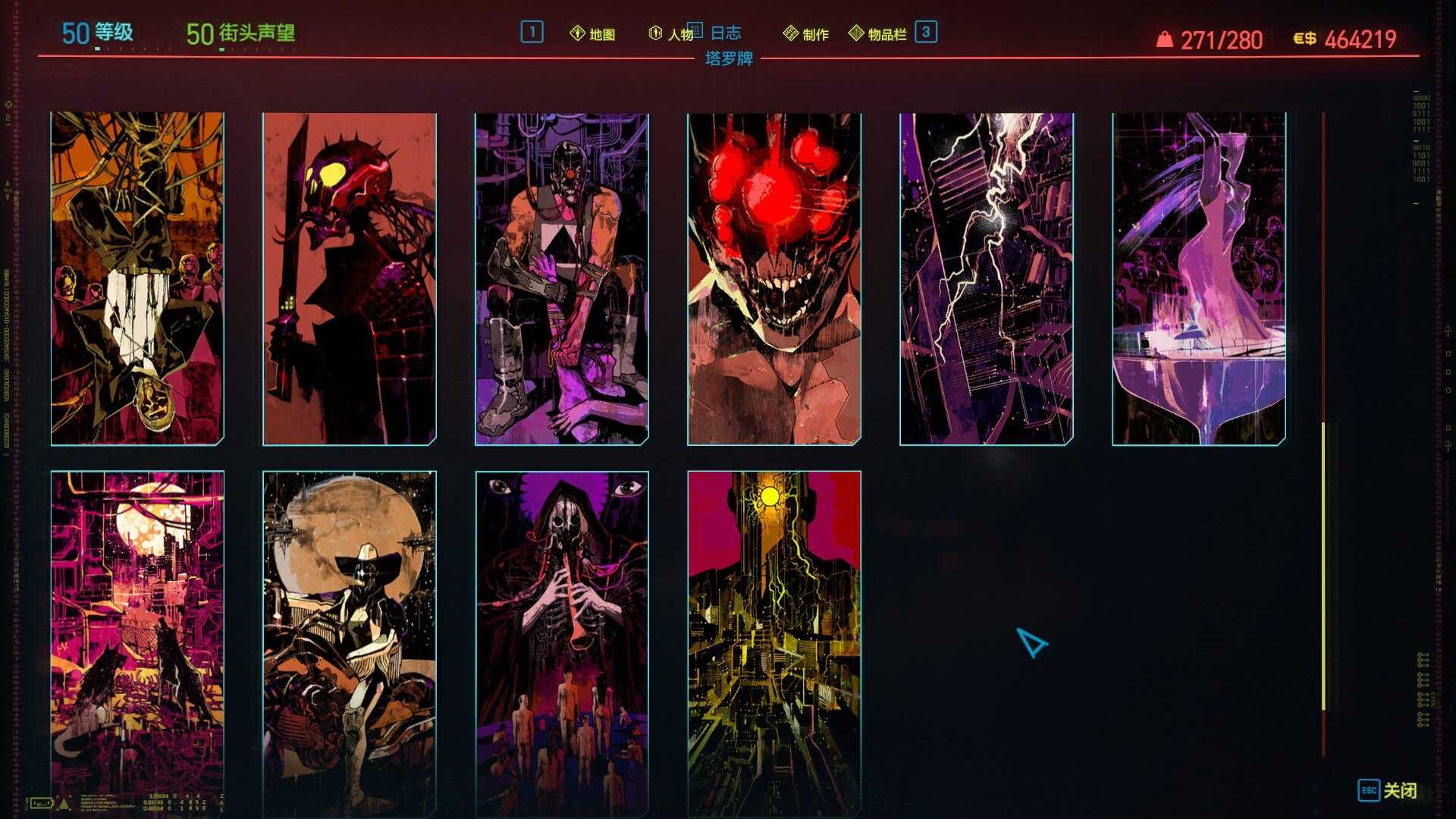The height and width of the screenshot is (819, 1456).
Task: Open the lightning-struck tower tarot card
Action: pos(987,278)
